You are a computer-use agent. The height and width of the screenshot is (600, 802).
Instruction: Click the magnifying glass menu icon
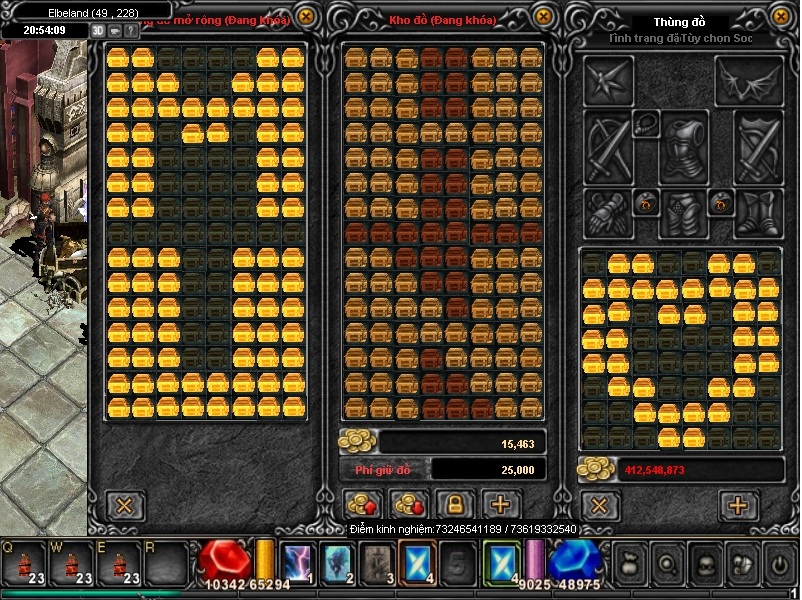(665, 564)
